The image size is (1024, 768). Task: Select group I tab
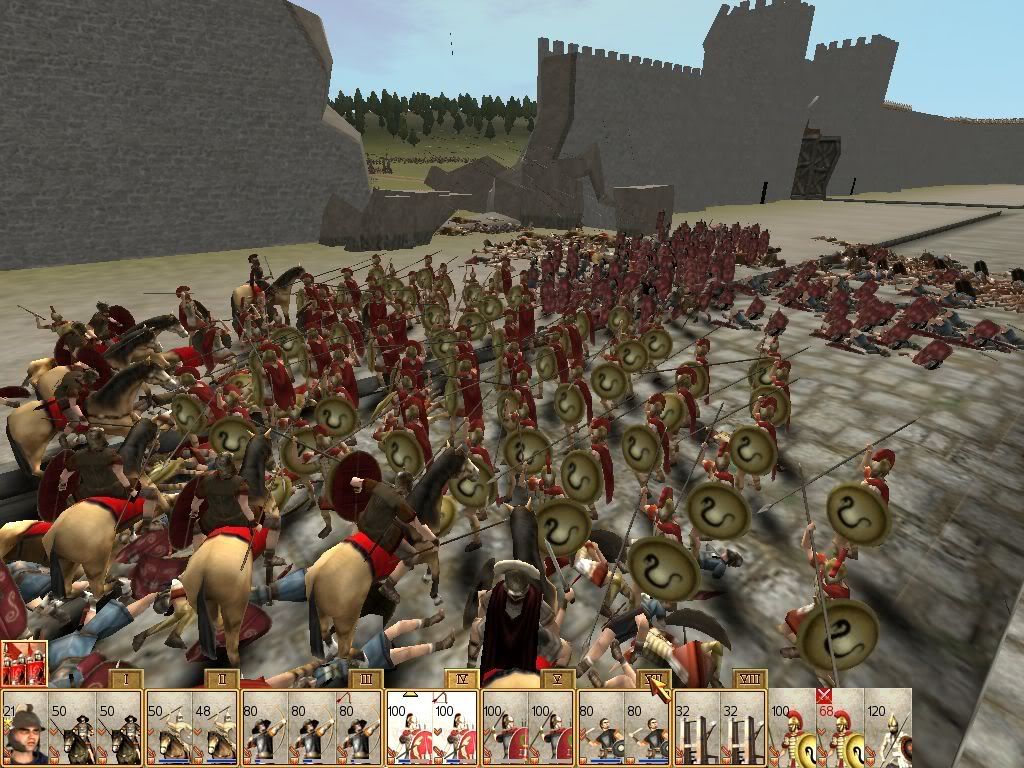(124, 679)
